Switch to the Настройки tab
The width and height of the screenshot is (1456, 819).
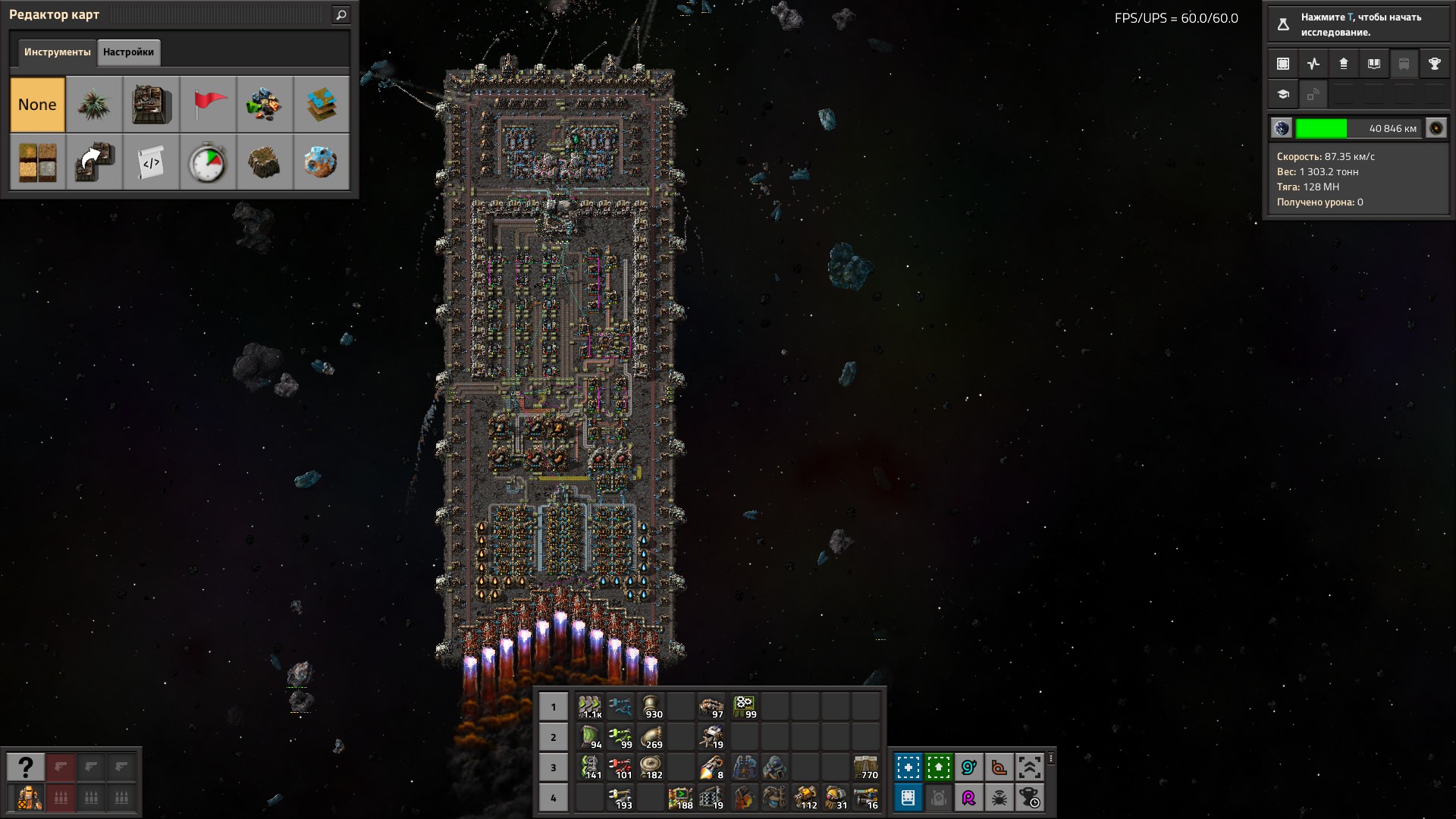pyautogui.click(x=128, y=52)
